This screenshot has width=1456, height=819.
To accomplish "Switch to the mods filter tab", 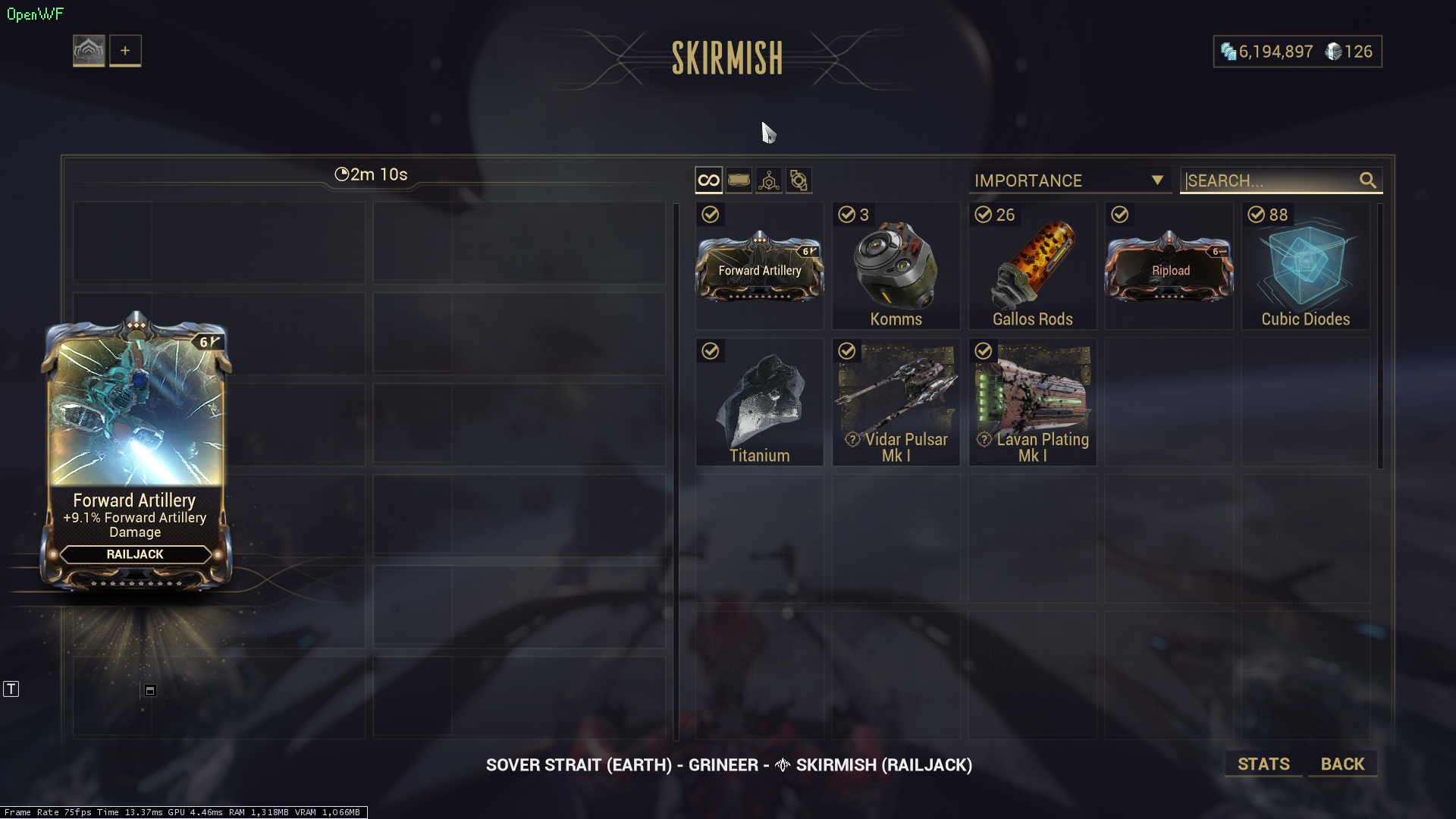I will click(739, 180).
